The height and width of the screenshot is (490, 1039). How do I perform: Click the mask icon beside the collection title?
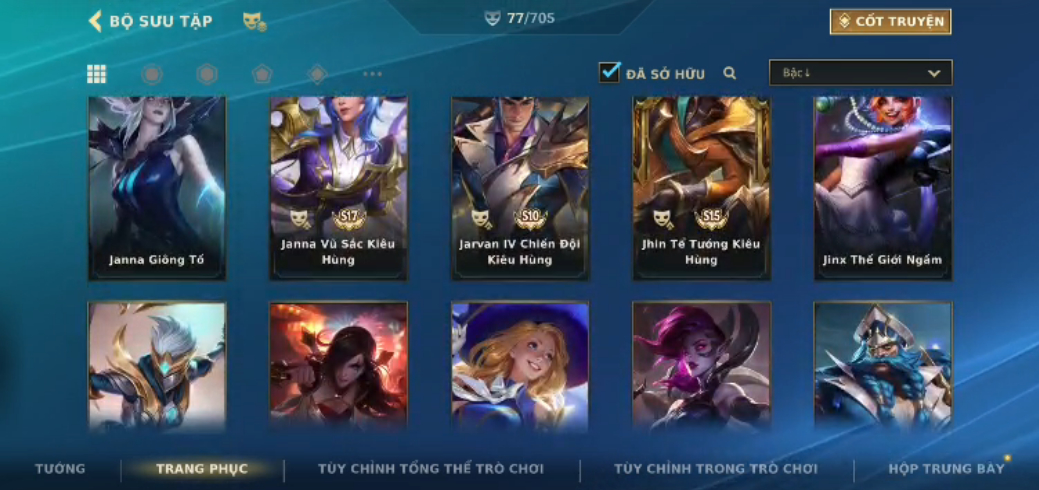pyautogui.click(x=254, y=21)
